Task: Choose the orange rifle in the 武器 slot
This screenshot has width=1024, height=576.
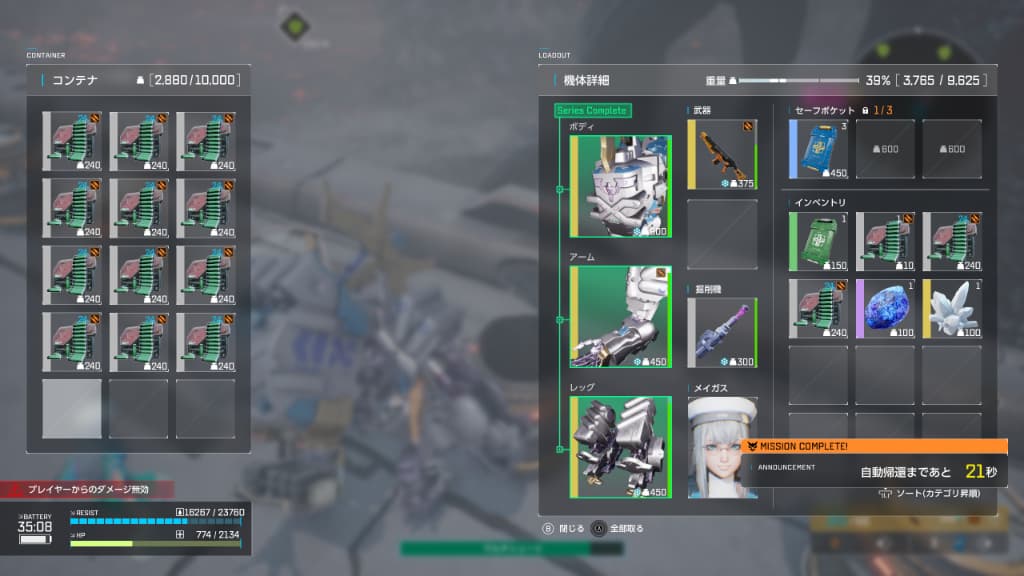Action: click(x=721, y=155)
